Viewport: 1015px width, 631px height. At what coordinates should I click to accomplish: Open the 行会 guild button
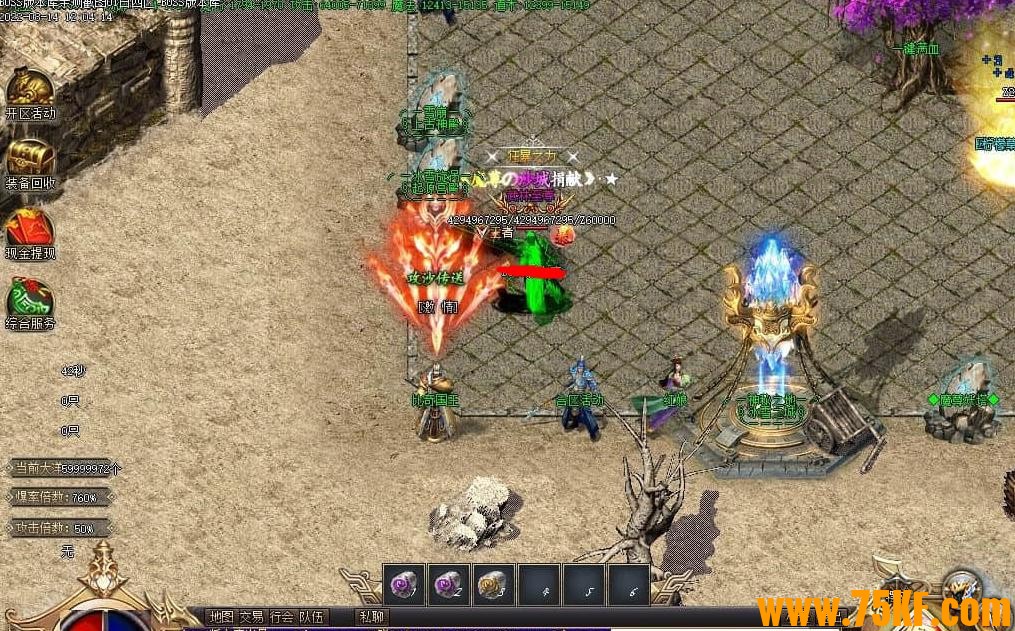point(282,617)
